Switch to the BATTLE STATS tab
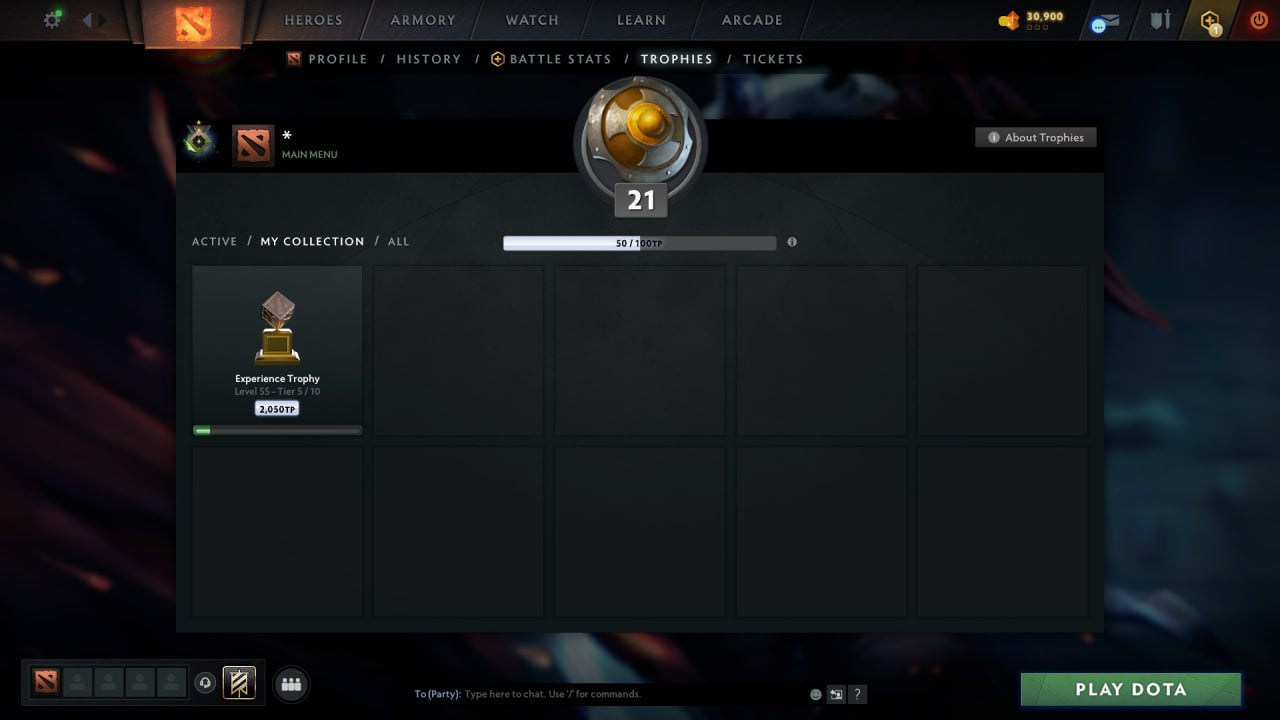Viewport: 1280px width, 720px height. click(559, 59)
